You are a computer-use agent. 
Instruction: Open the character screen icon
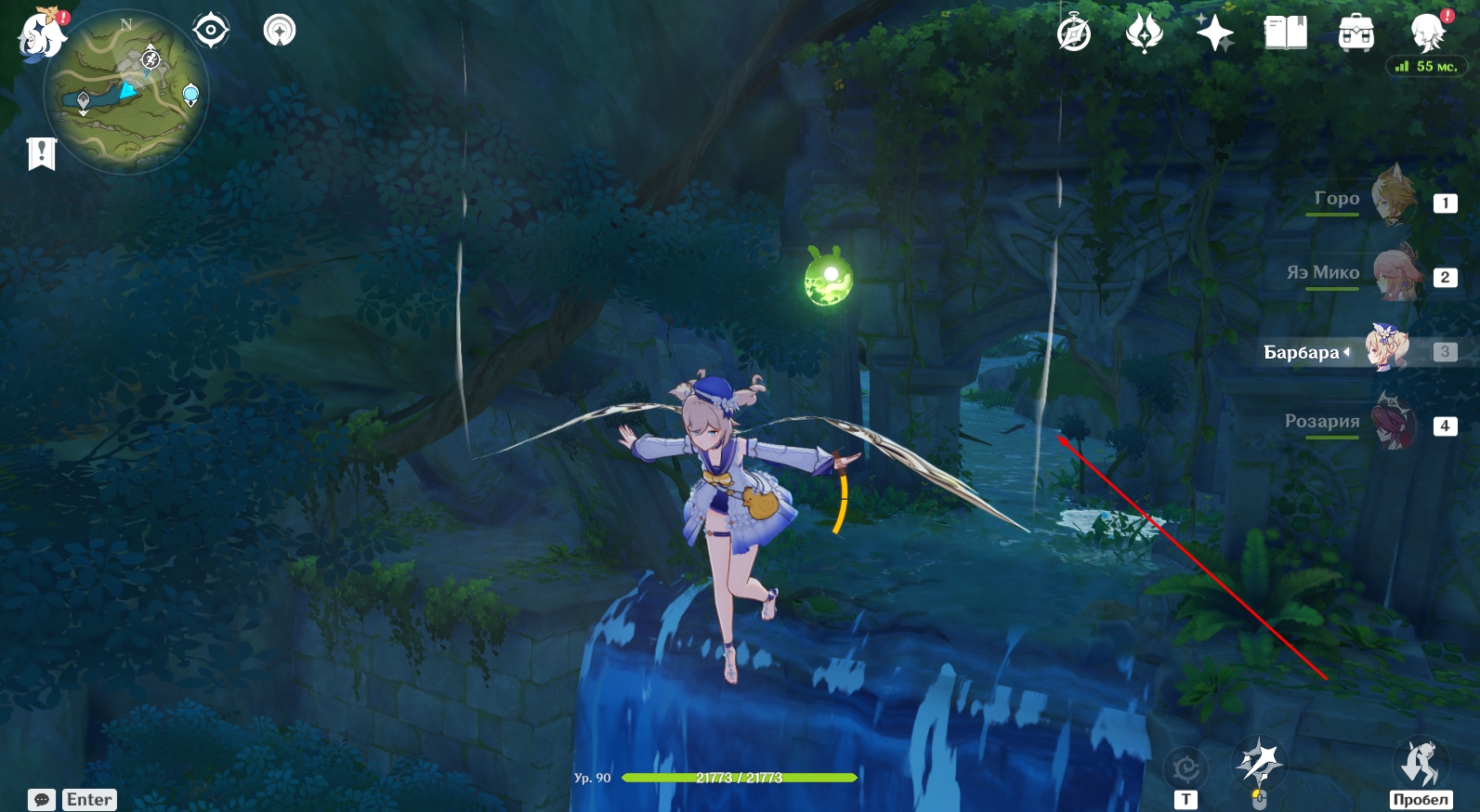pos(1427,33)
